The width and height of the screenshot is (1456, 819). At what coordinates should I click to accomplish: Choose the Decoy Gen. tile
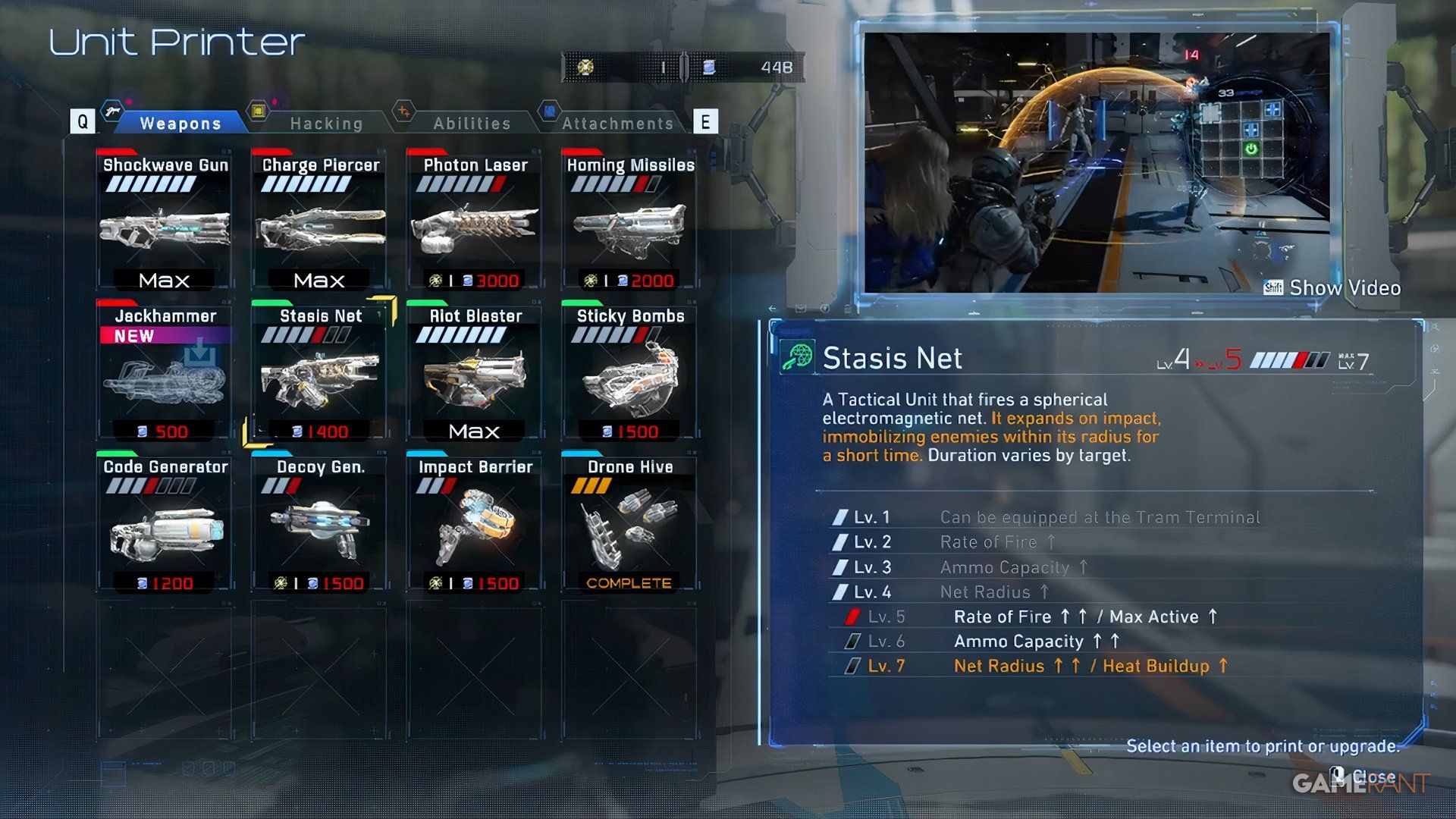319,525
